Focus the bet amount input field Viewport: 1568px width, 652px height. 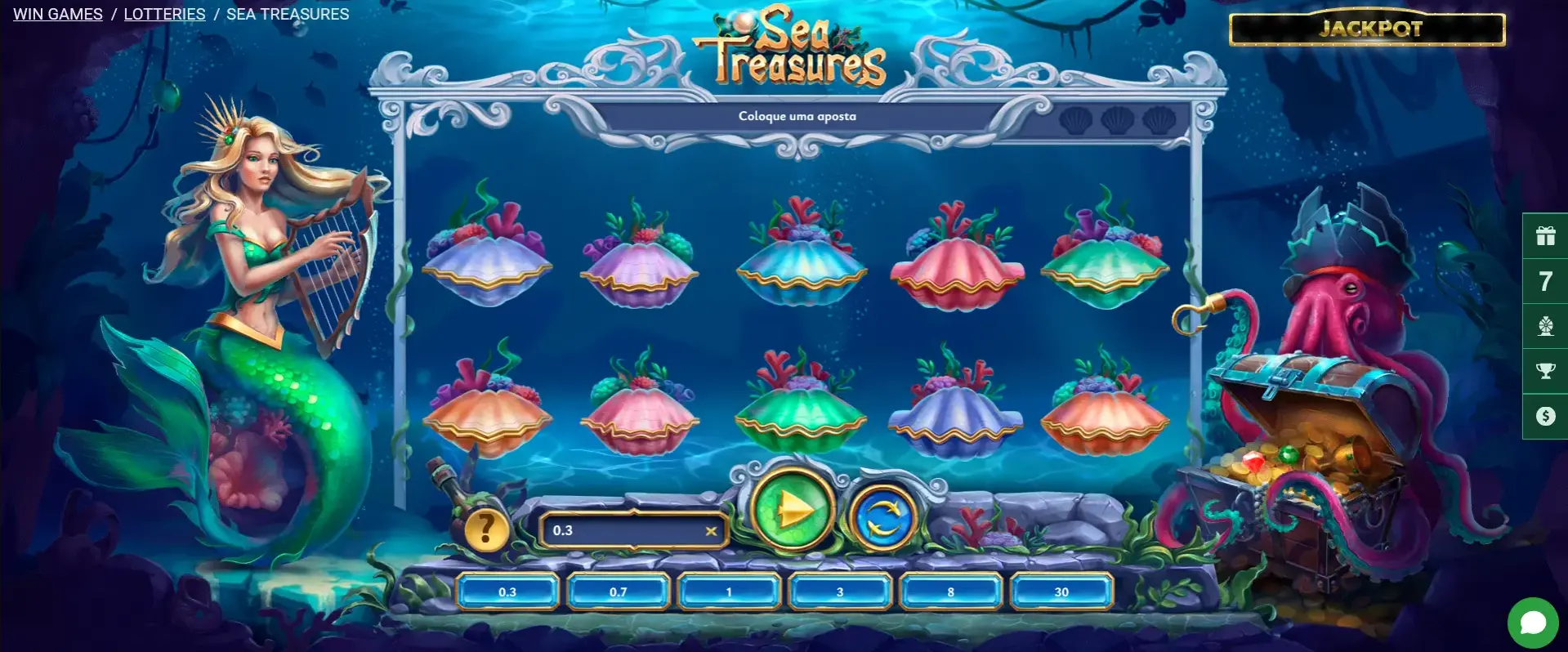621,531
